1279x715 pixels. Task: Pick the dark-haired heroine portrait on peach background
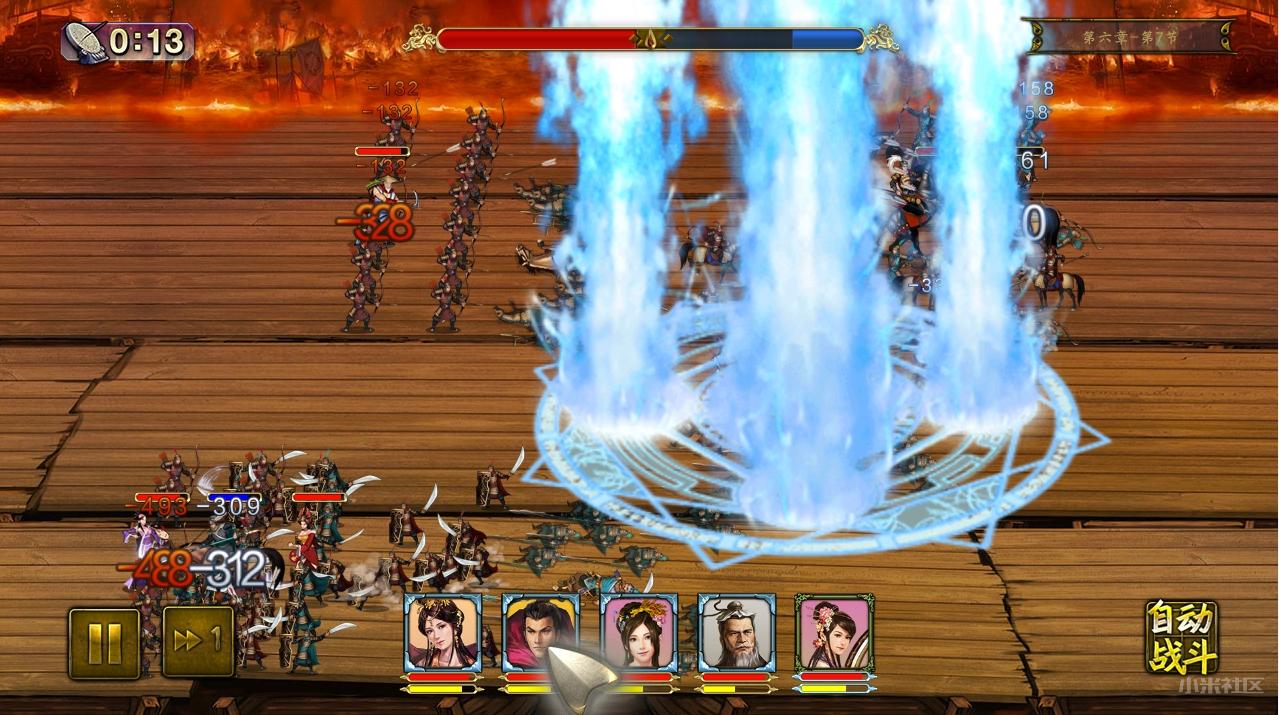[x=443, y=632]
